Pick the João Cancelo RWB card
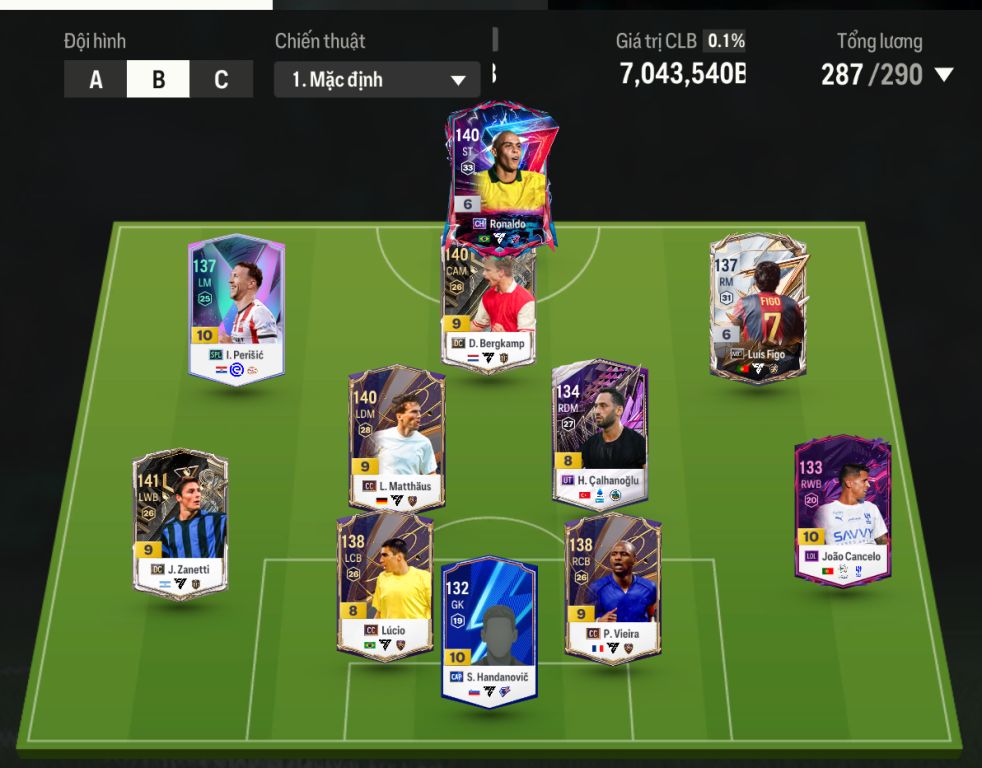This screenshot has width=982, height=768. 843,510
